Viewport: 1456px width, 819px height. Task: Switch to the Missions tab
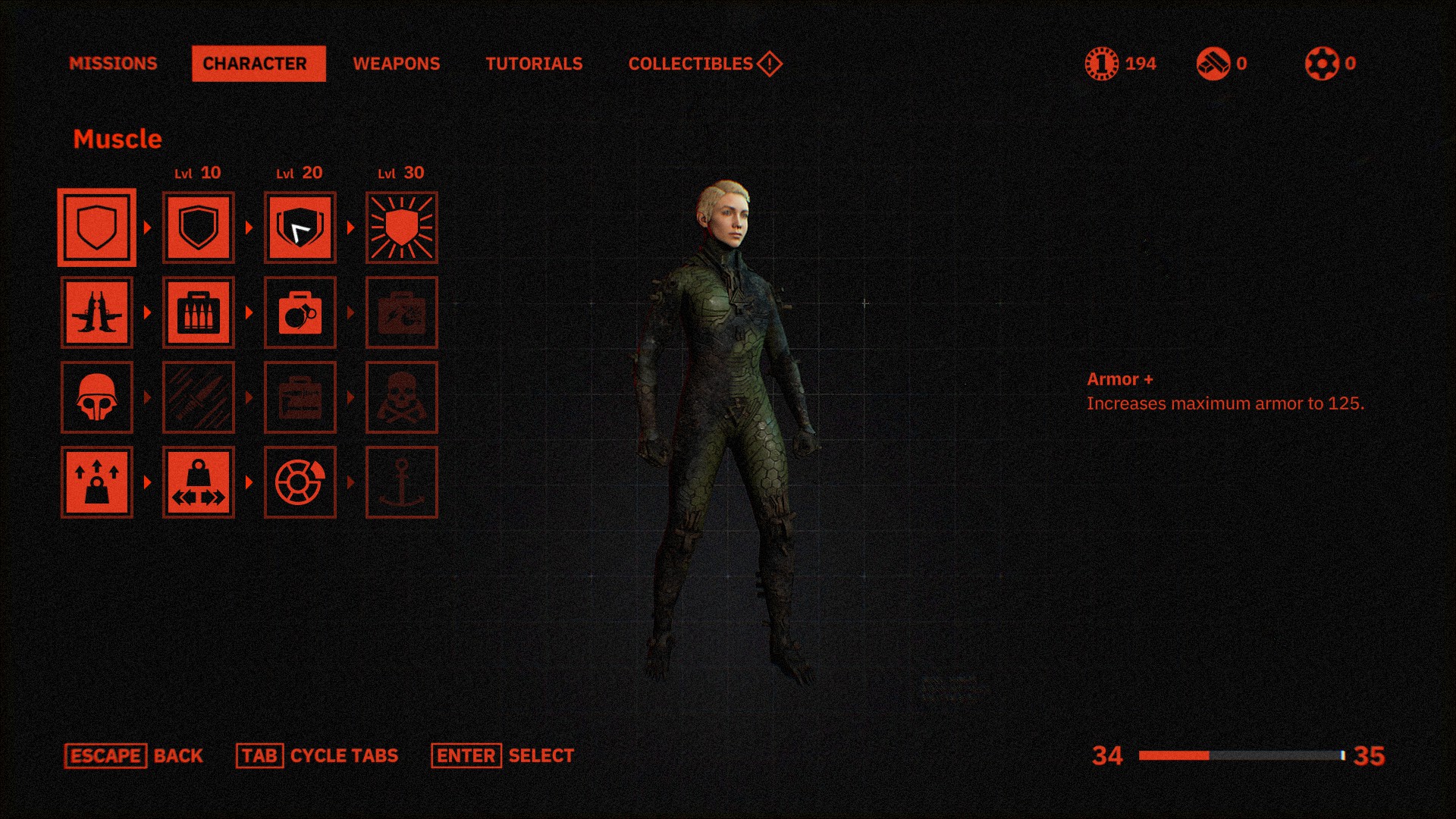tap(113, 64)
